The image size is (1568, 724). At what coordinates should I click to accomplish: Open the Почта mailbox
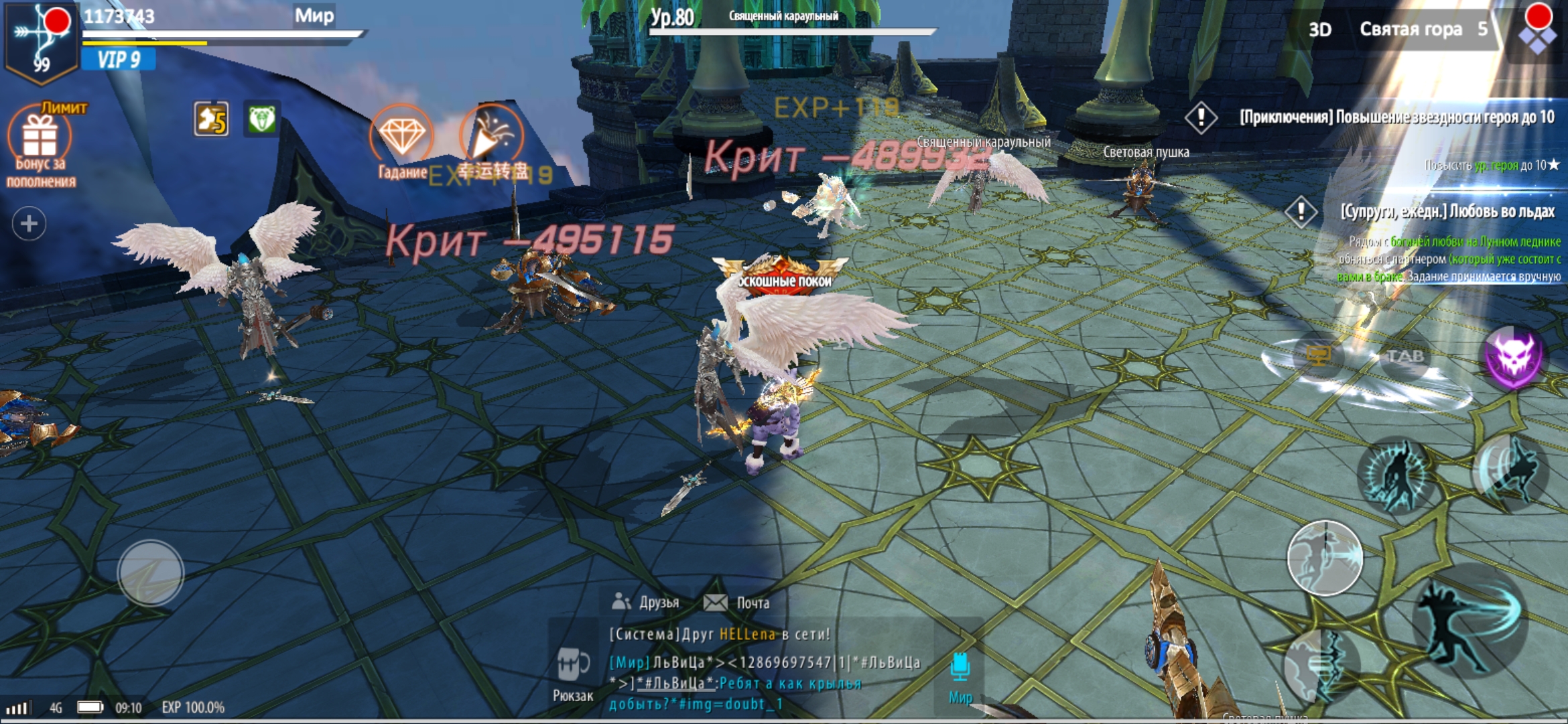click(x=736, y=603)
